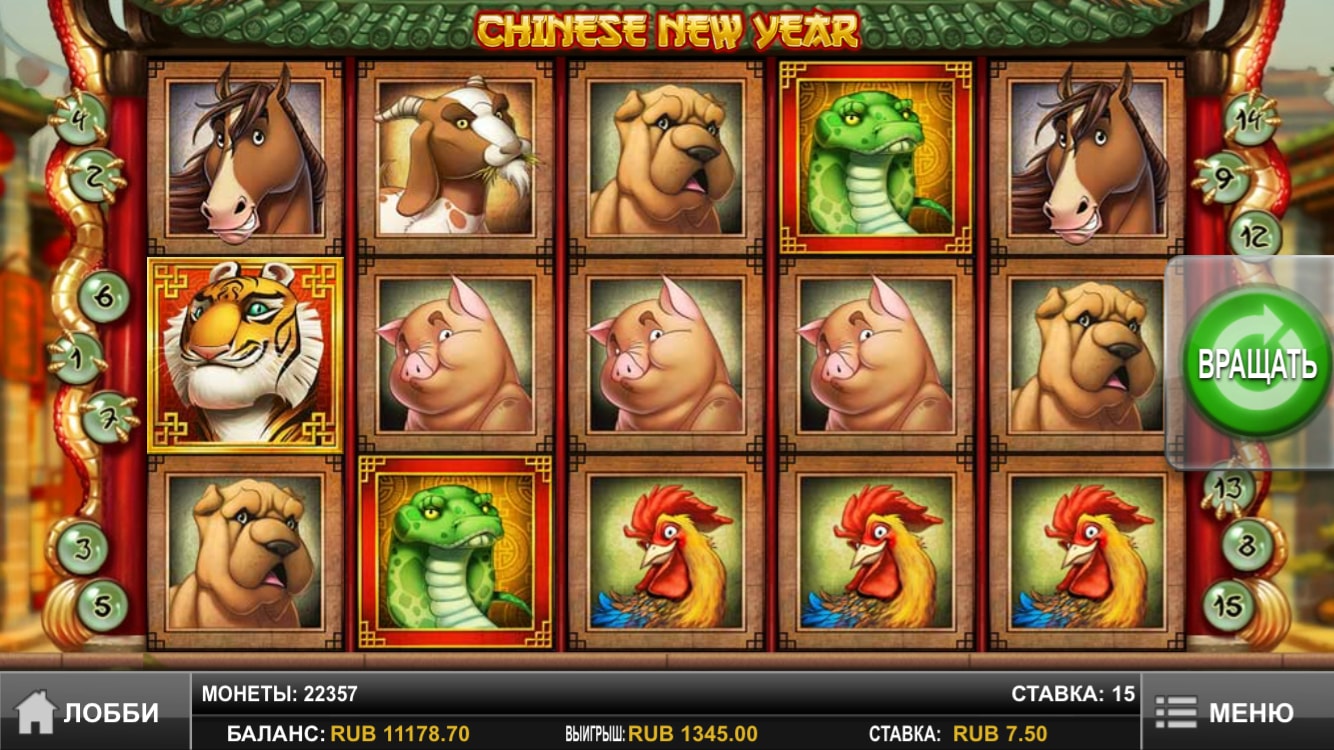Viewport: 1334px width, 750px height.
Task: Highlight payline marker number 7
Action: (x=106, y=416)
